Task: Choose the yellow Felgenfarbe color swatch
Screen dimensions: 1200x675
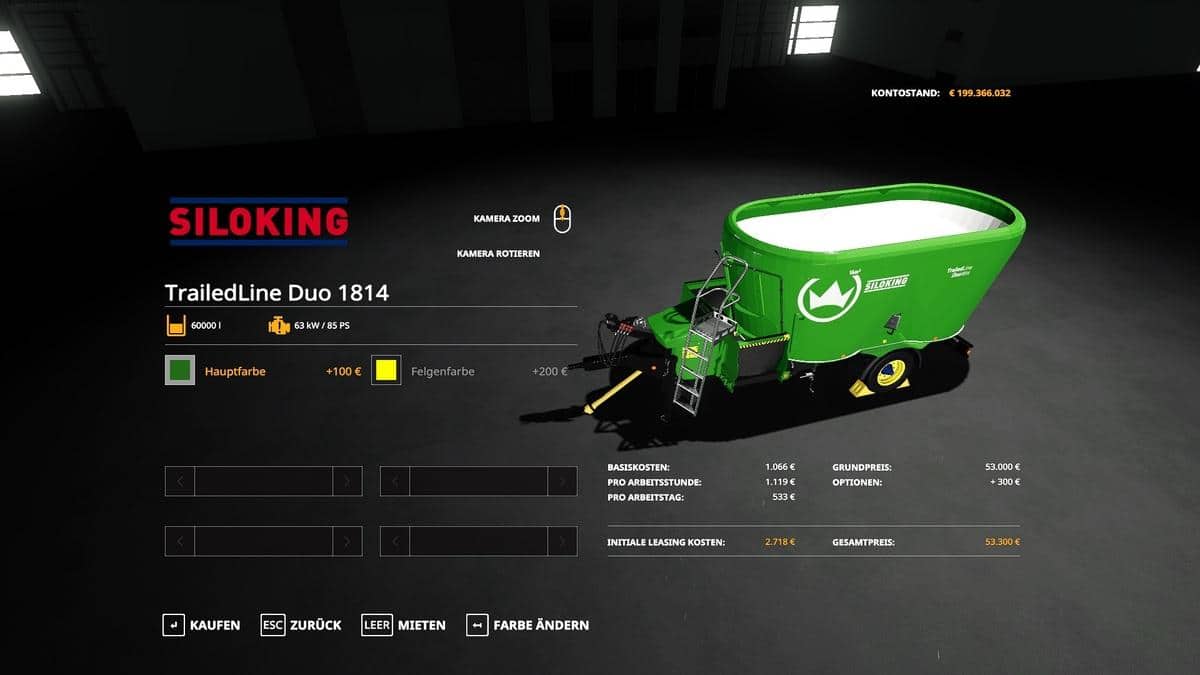Action: point(386,371)
